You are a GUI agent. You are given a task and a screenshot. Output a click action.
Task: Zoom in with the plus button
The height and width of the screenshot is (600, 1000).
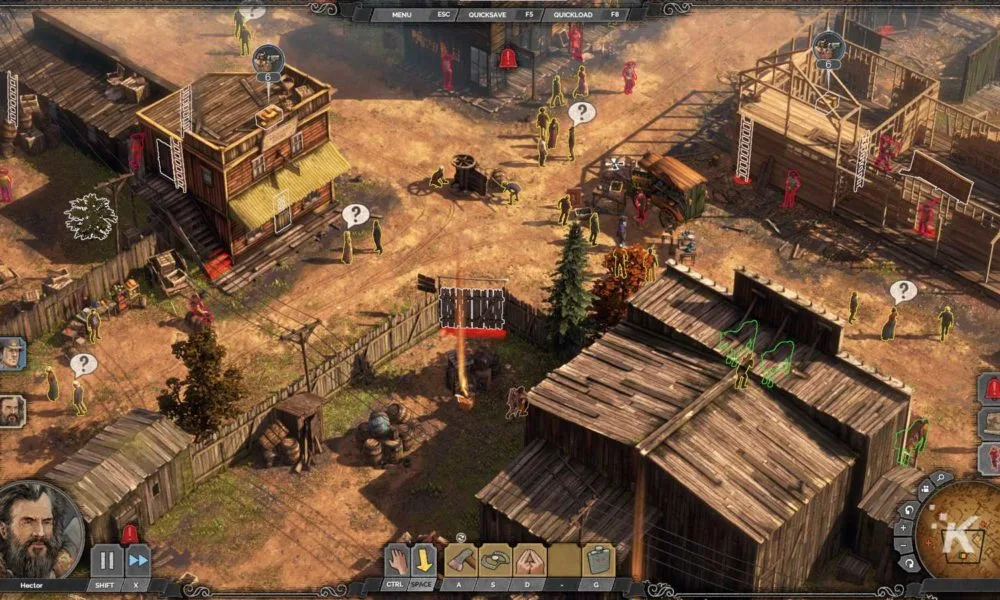click(x=904, y=528)
